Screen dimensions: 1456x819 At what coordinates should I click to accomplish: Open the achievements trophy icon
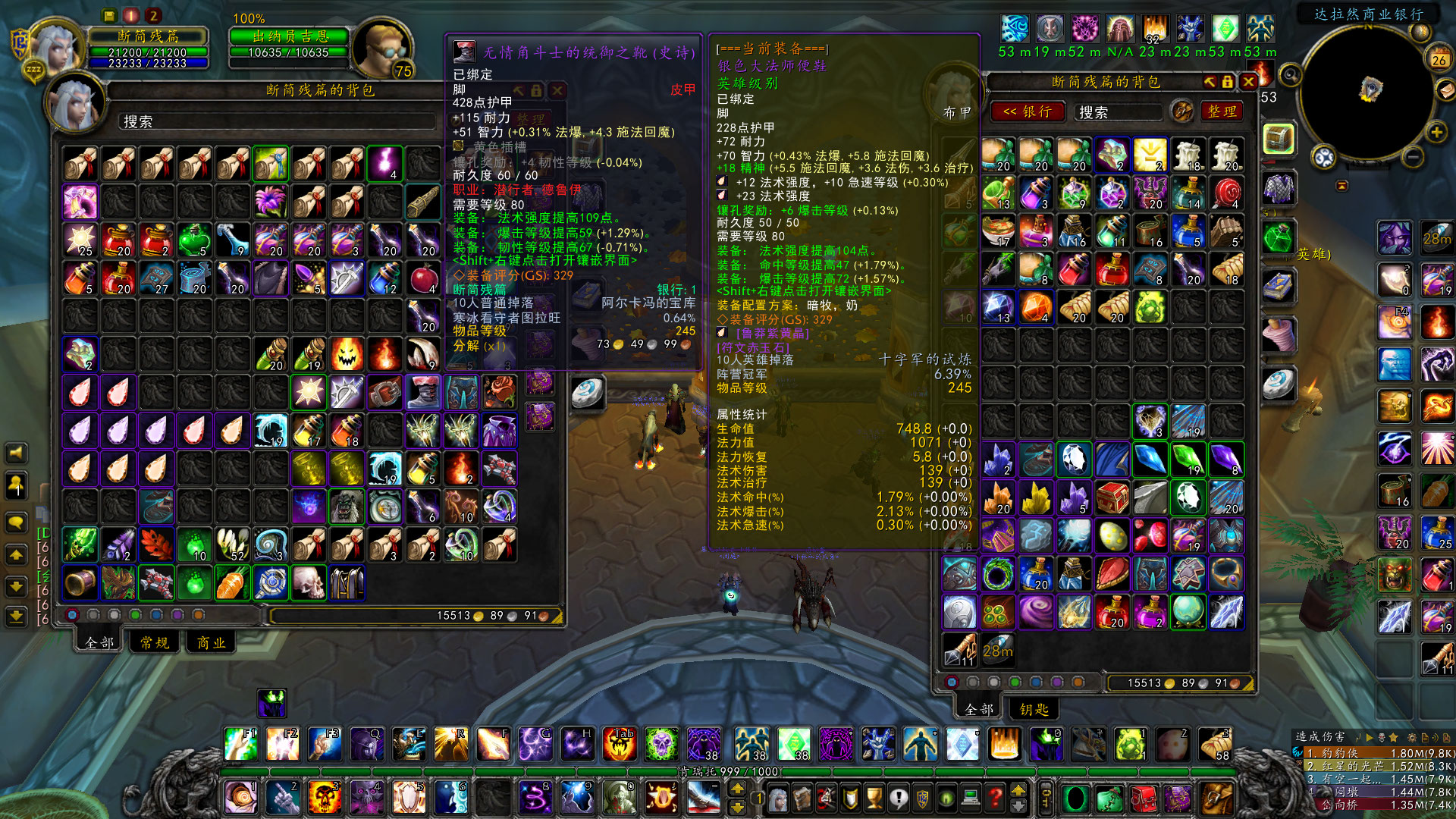874,799
